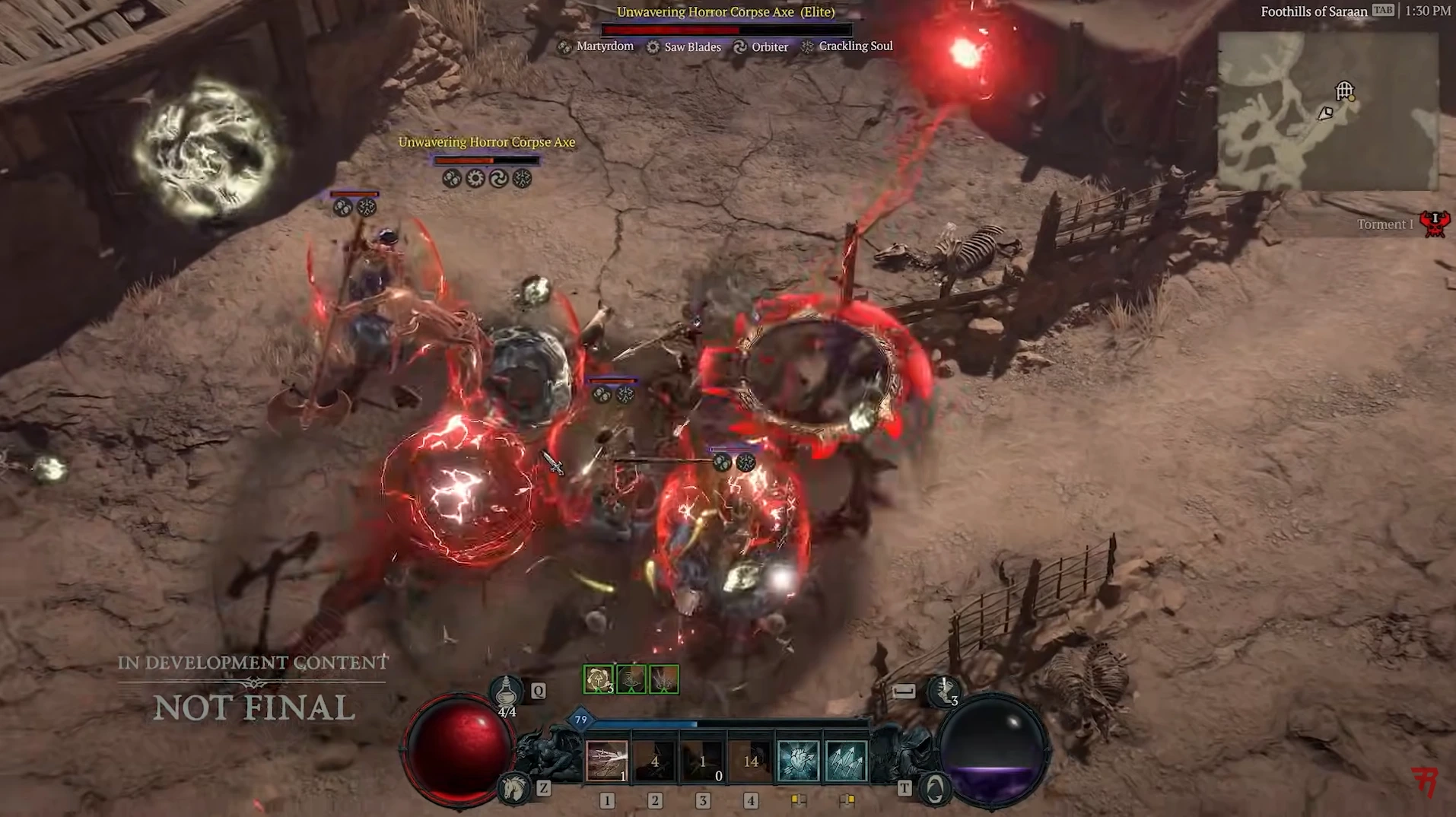Click the dungeon gate marker on minimap
Viewport: 1456px width, 817px height.
point(1344,91)
